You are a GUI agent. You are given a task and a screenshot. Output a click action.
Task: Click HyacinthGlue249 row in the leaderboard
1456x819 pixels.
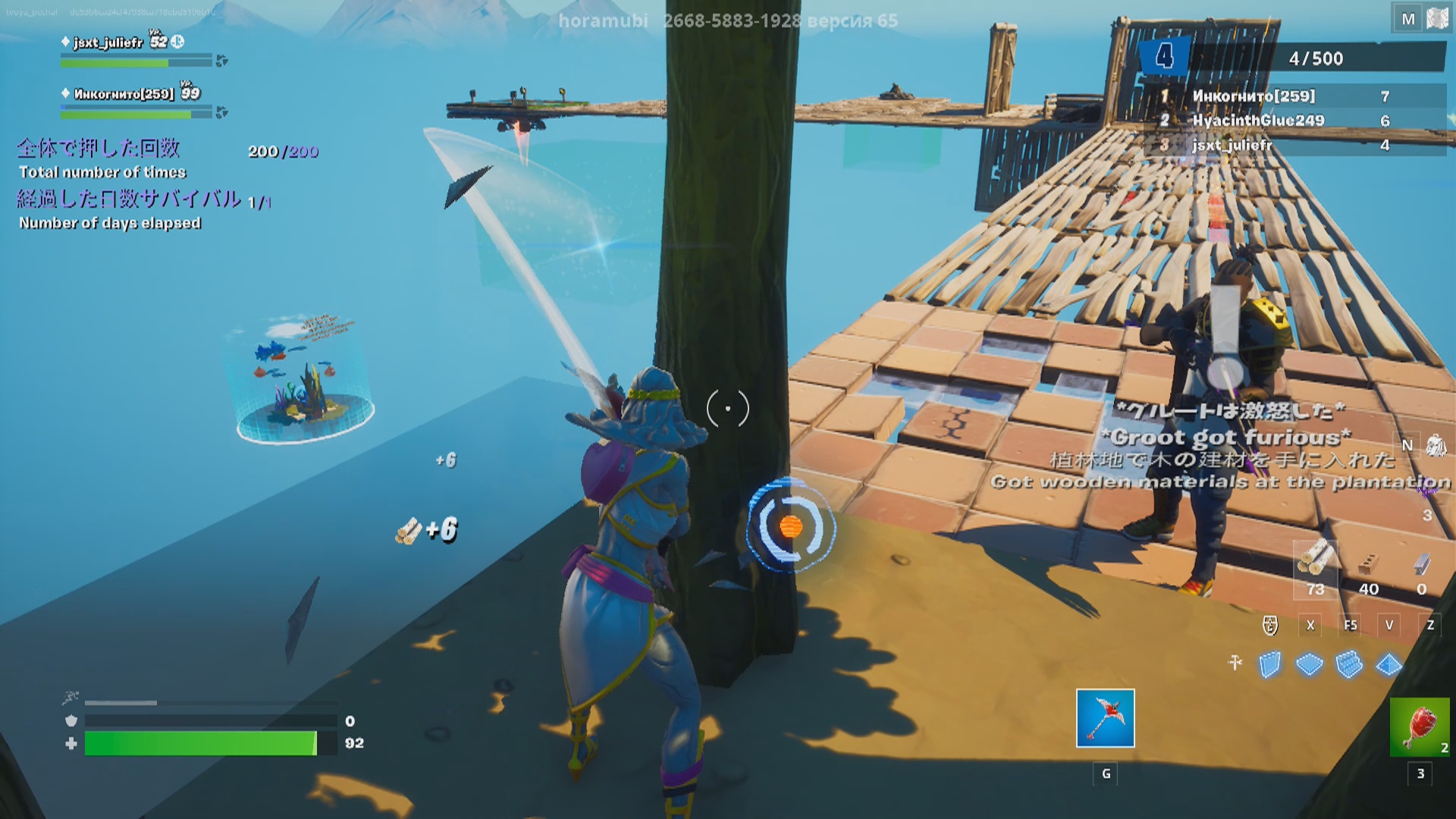1294,121
